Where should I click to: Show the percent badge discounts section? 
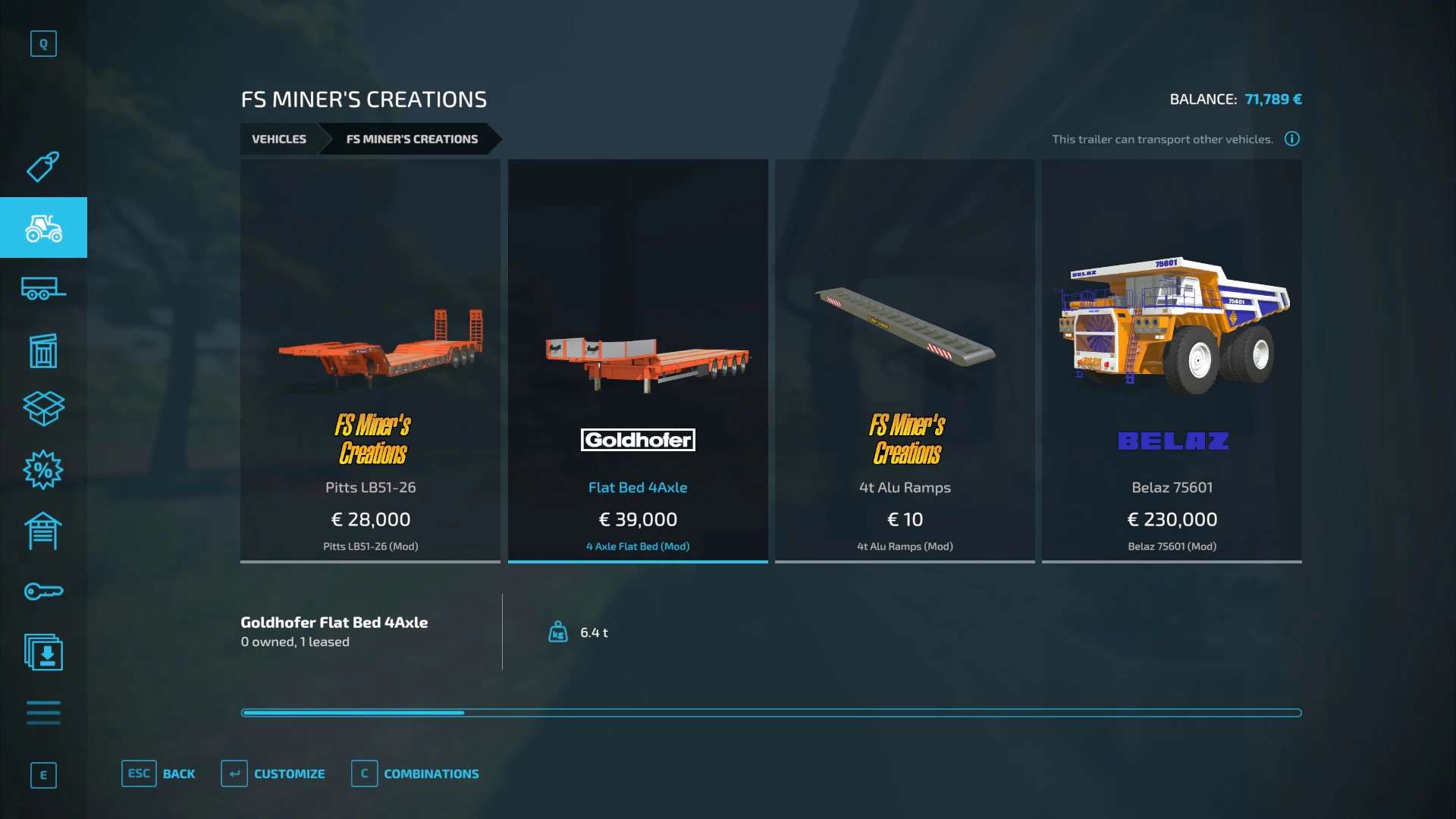pyautogui.click(x=43, y=470)
